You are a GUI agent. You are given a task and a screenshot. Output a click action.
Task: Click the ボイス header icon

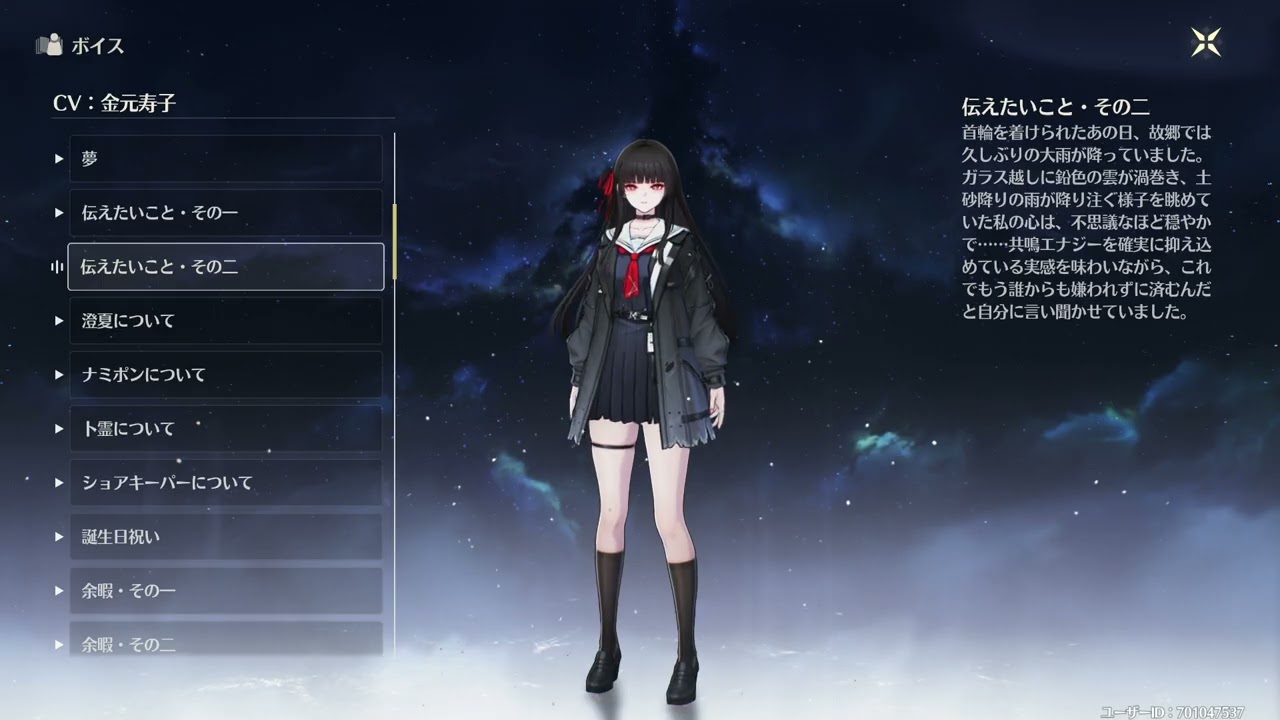click(49, 45)
